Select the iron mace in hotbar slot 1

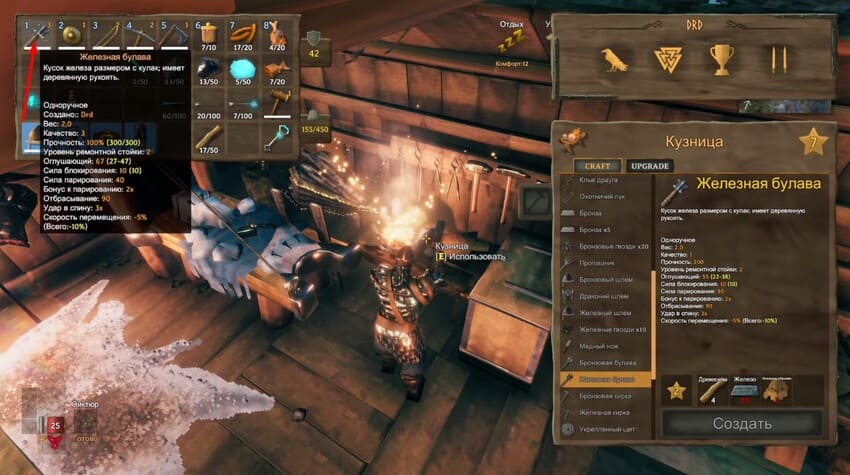(x=39, y=35)
